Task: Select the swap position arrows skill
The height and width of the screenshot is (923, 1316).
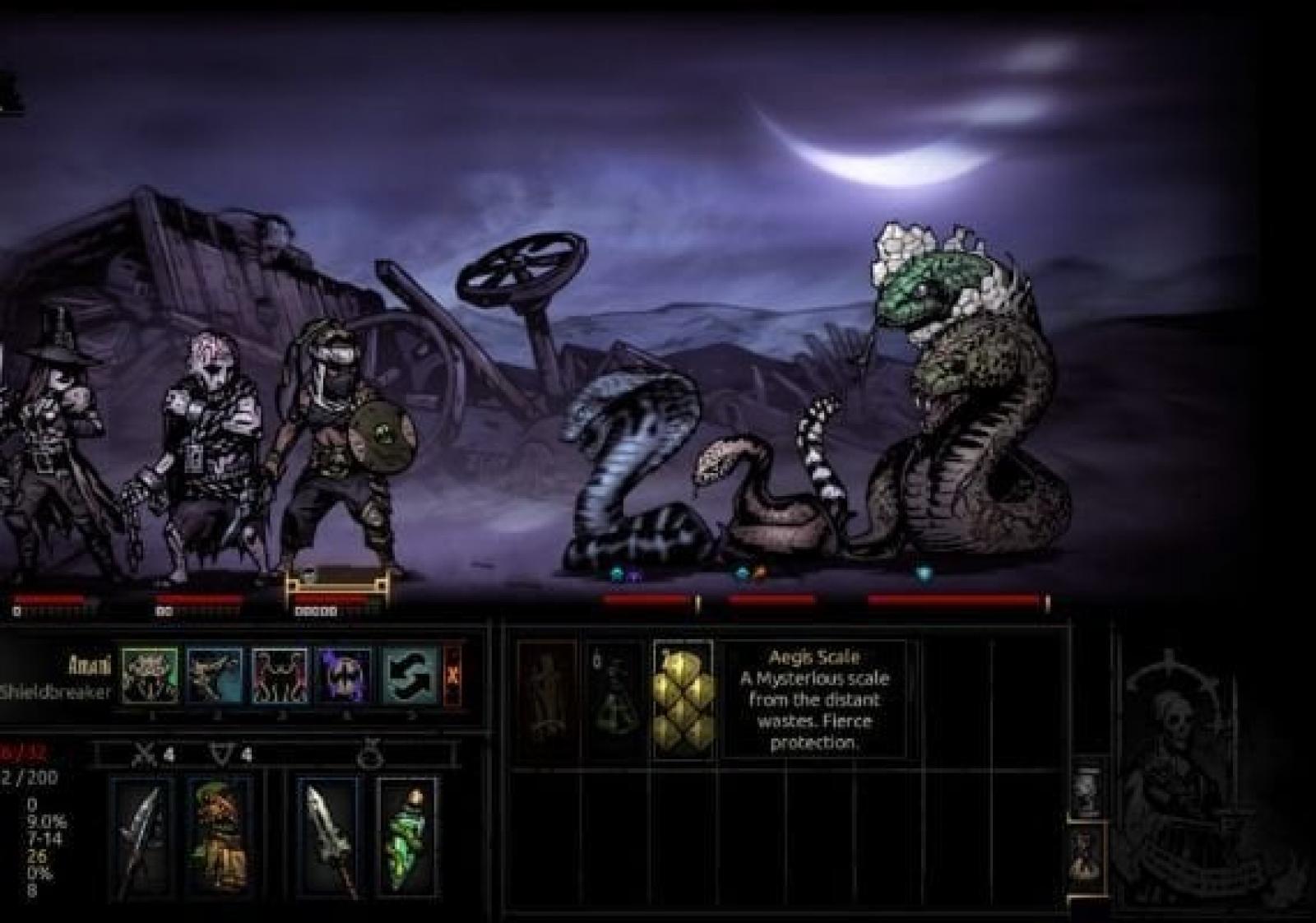Action: [x=410, y=675]
